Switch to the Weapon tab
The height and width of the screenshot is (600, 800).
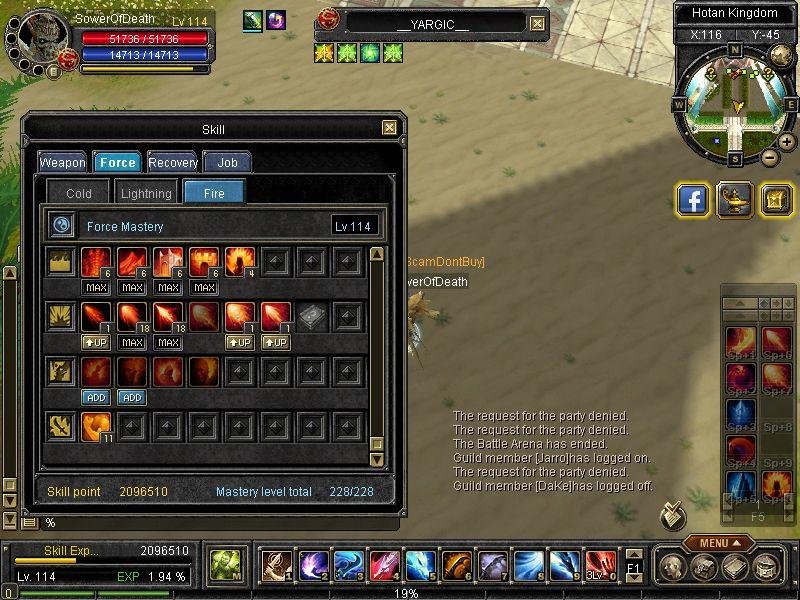[62, 162]
